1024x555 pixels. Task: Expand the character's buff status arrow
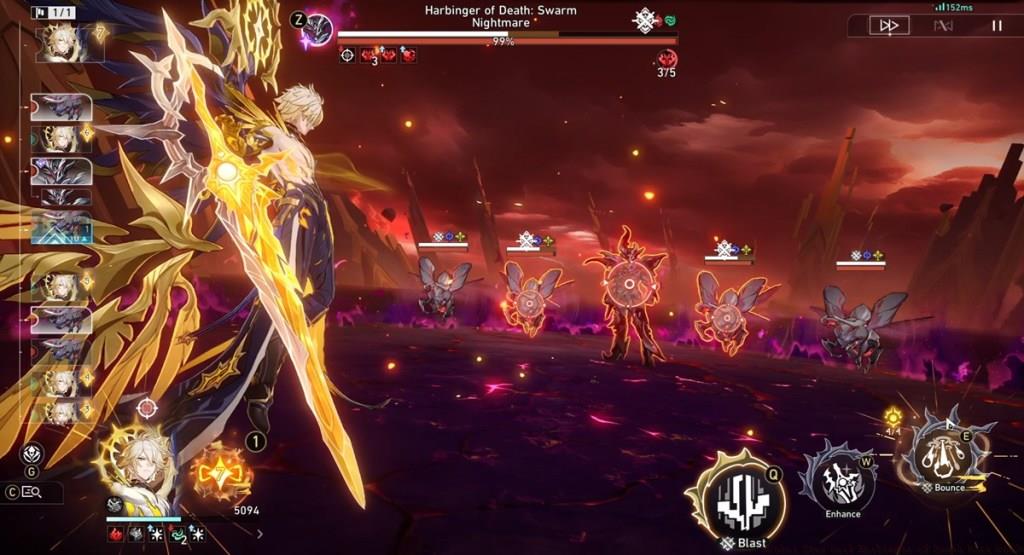point(260,534)
